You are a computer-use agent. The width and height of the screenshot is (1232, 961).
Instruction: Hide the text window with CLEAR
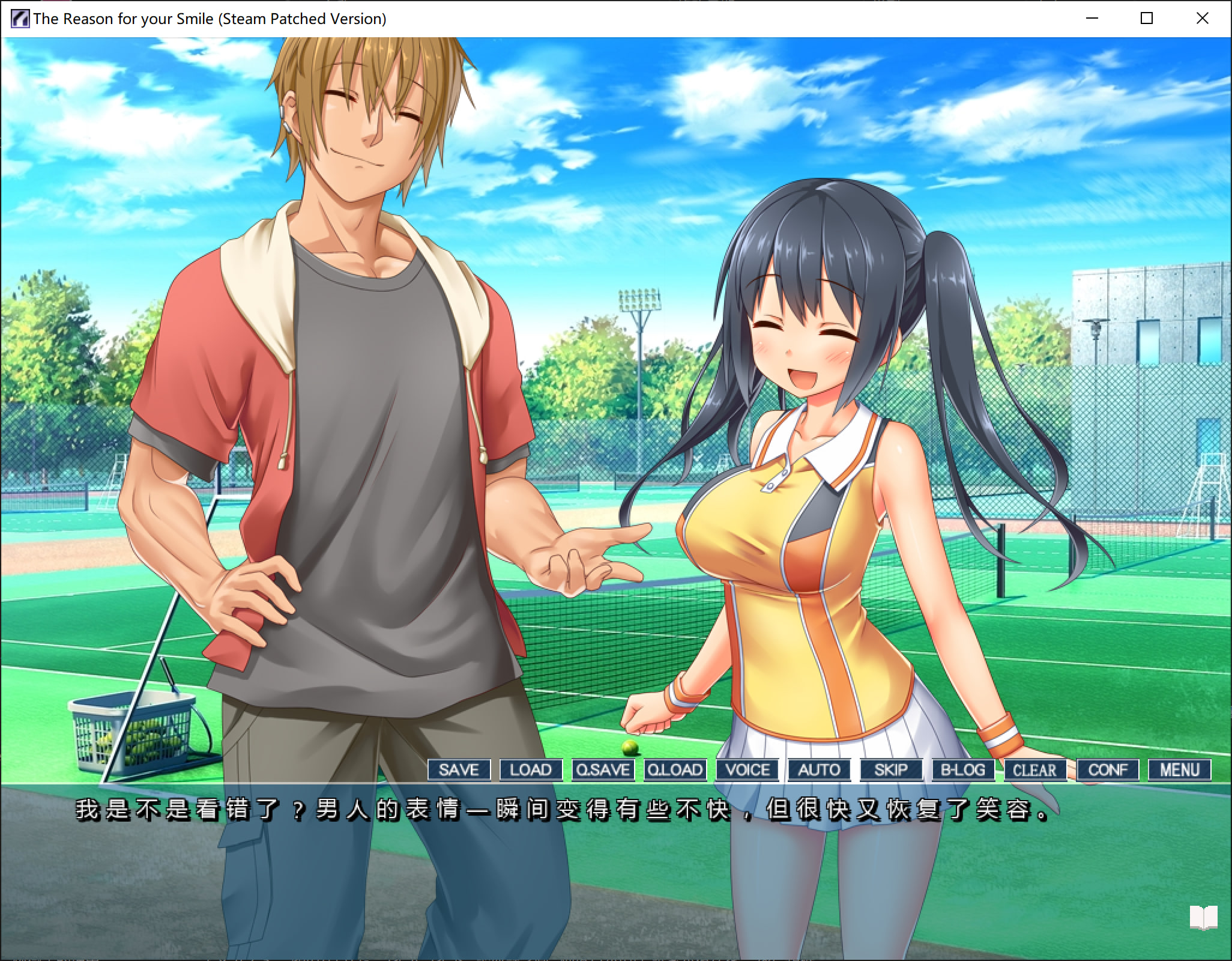coord(1034,769)
